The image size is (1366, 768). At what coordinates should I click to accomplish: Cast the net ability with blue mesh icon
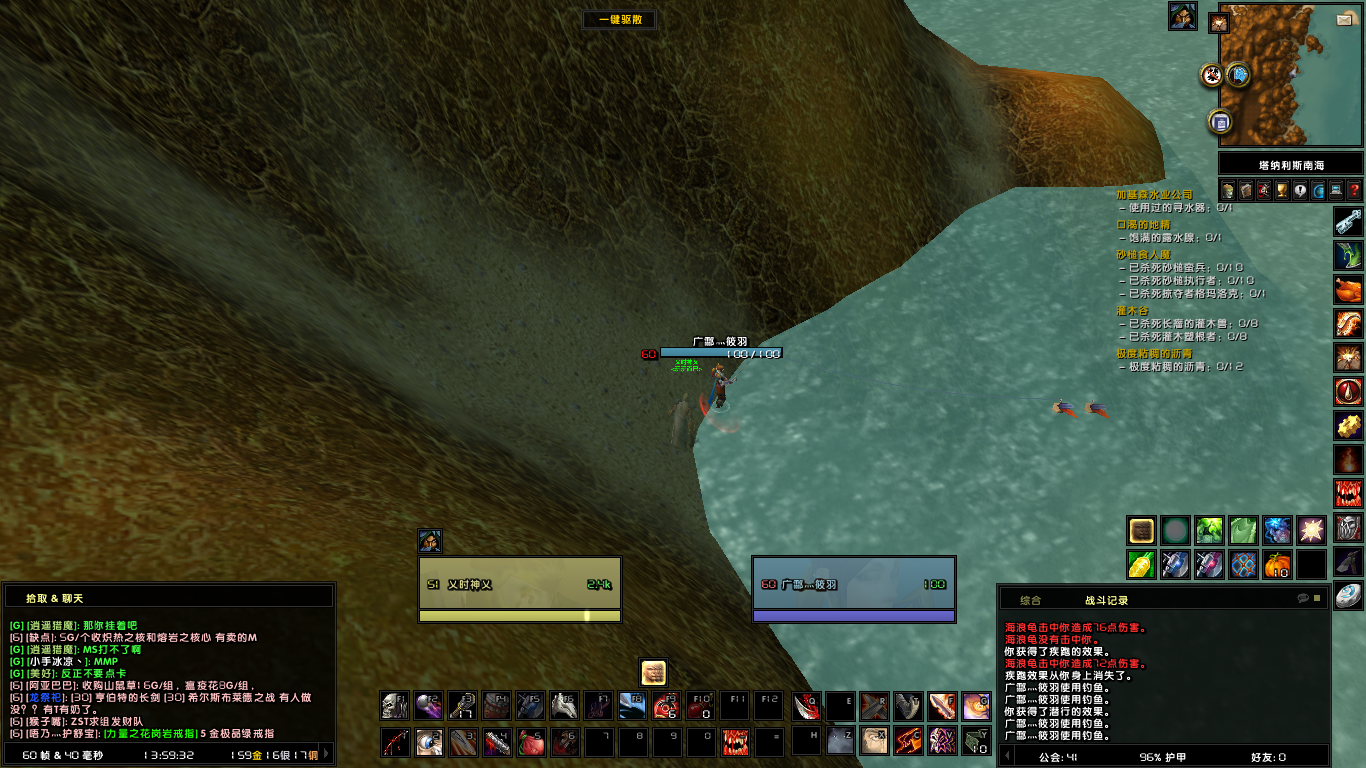tap(1243, 565)
